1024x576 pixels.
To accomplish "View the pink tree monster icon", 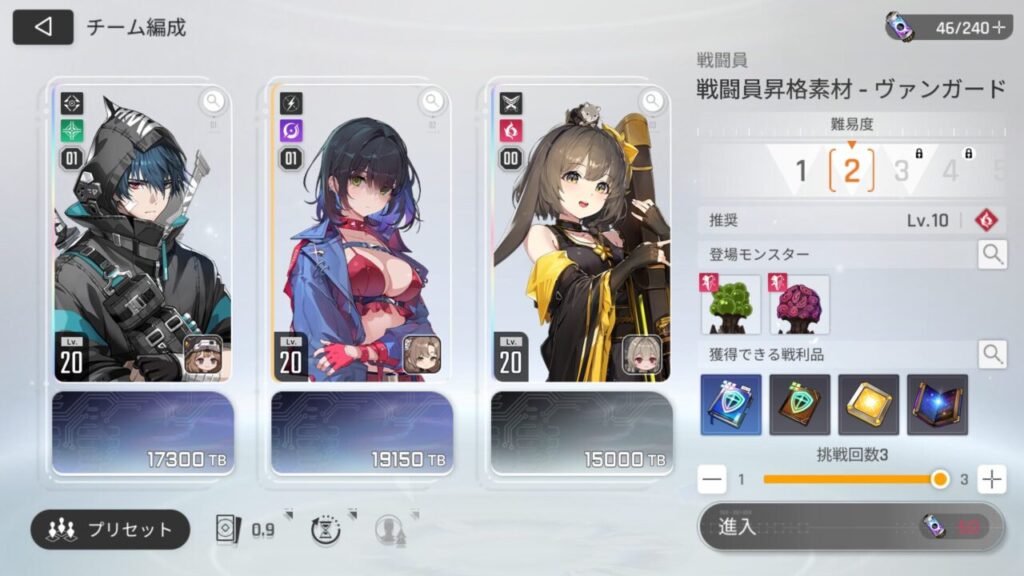I will (799, 305).
